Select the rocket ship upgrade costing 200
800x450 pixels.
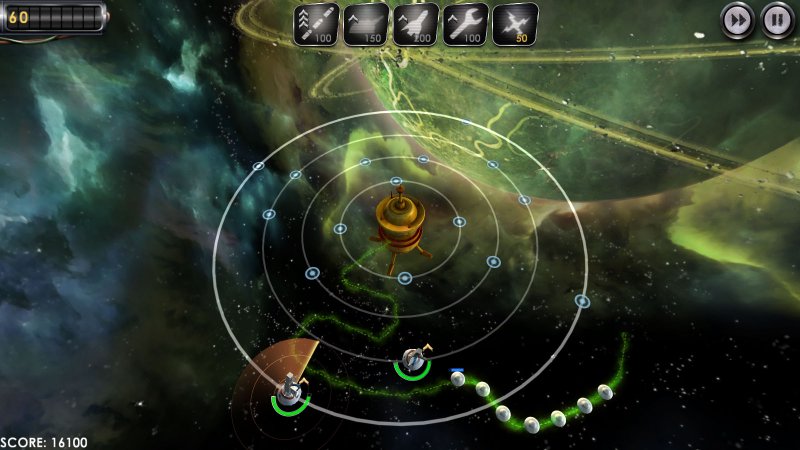[x=416, y=24]
